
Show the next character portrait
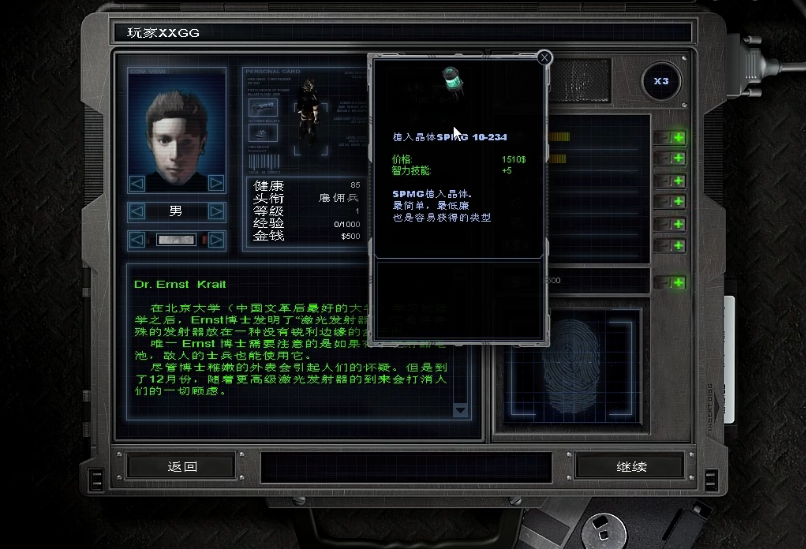[216, 183]
